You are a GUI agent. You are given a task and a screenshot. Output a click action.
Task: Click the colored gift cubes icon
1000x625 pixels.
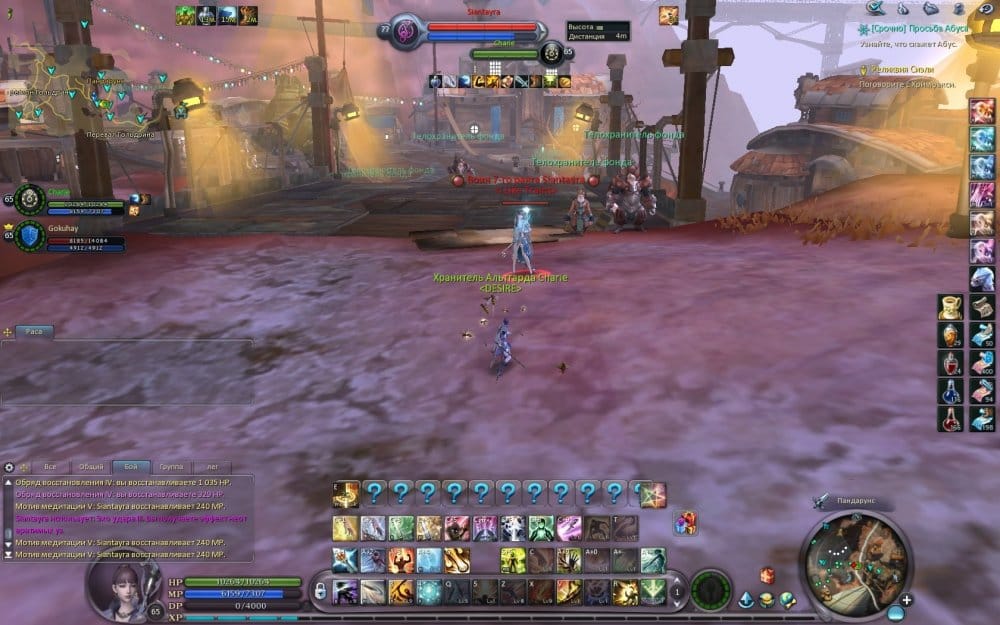[685, 522]
